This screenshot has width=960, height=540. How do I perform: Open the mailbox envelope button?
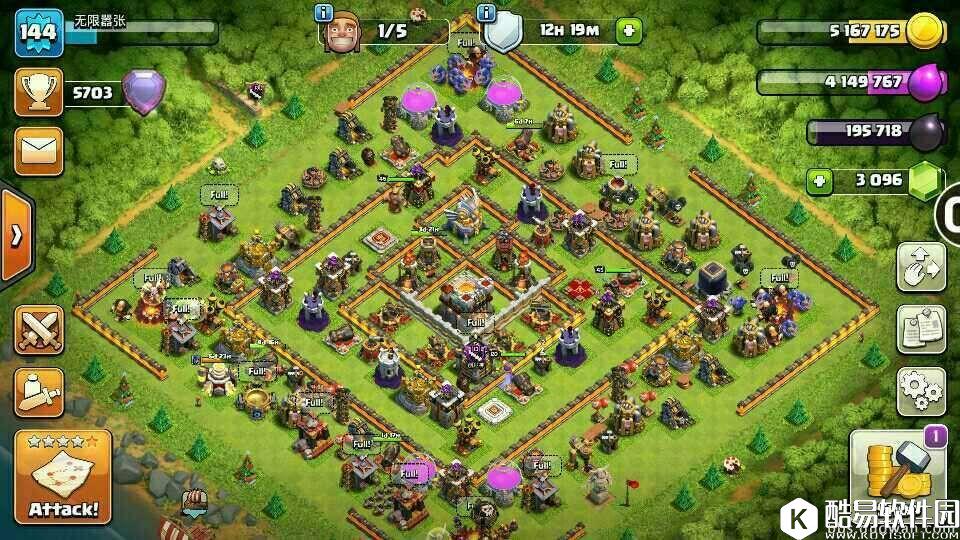[39, 151]
